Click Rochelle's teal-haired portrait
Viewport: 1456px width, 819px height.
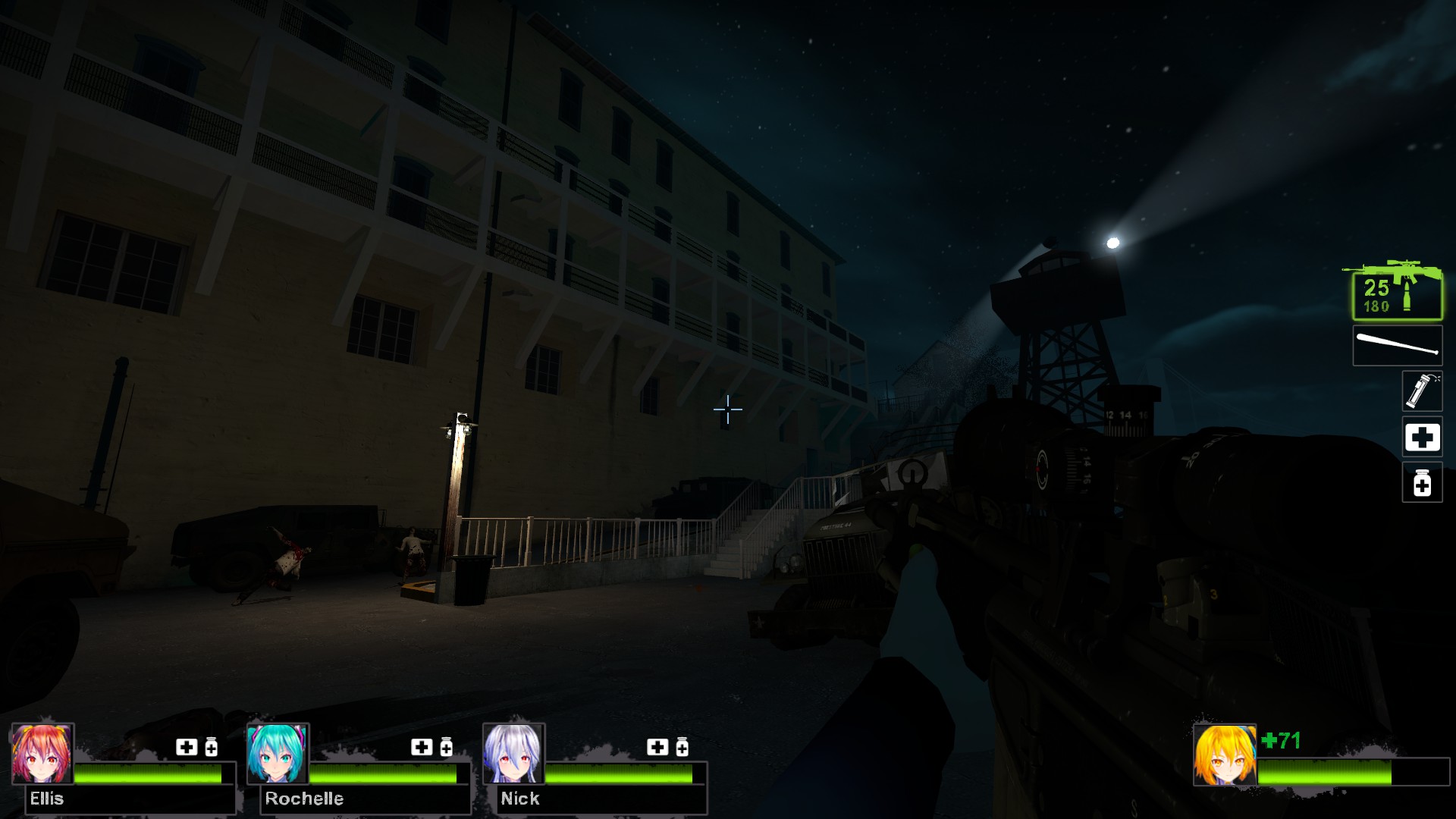[278, 754]
